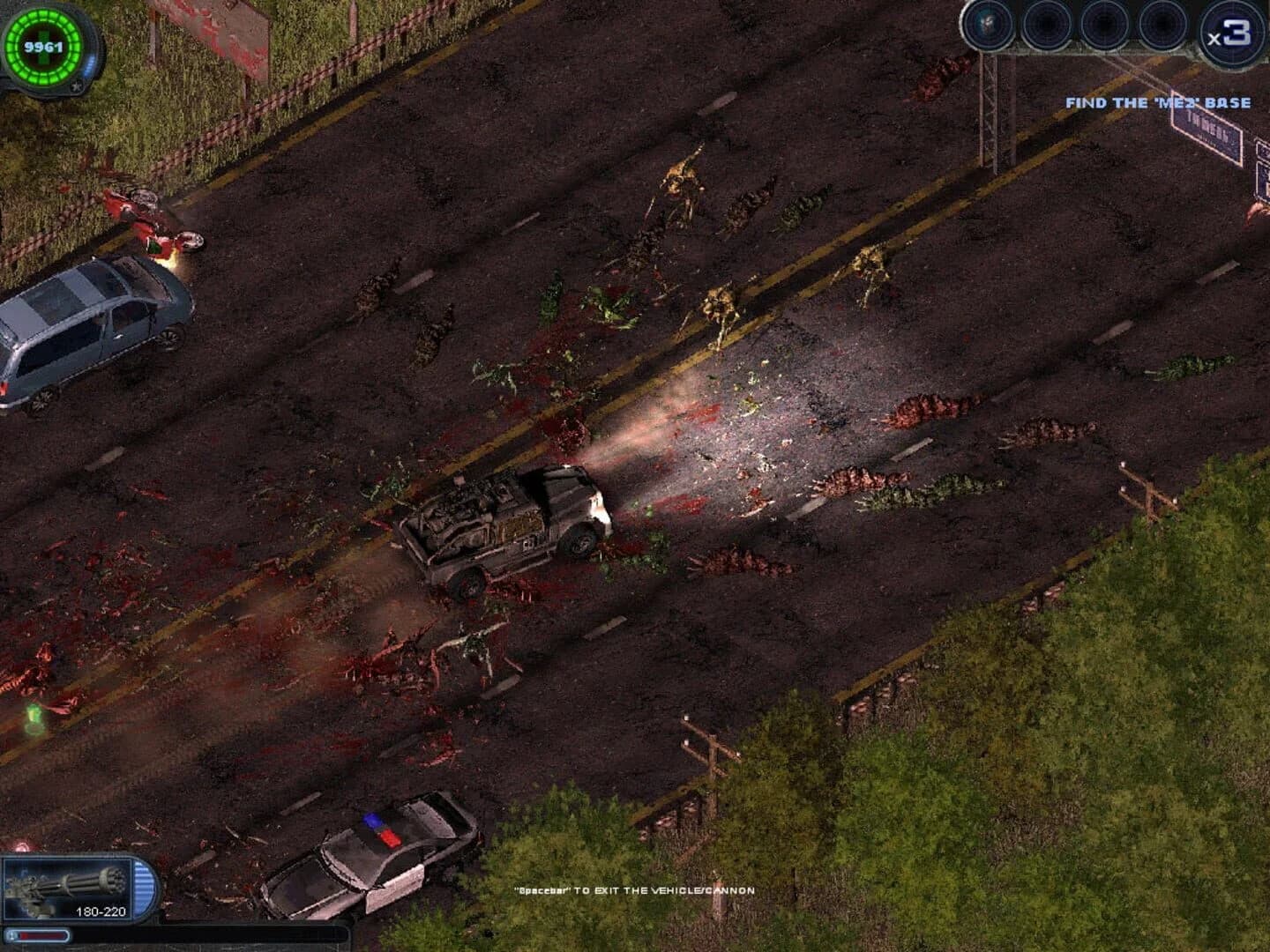Click the 'Spacebar to exit vehicle' hint text

coord(635,890)
